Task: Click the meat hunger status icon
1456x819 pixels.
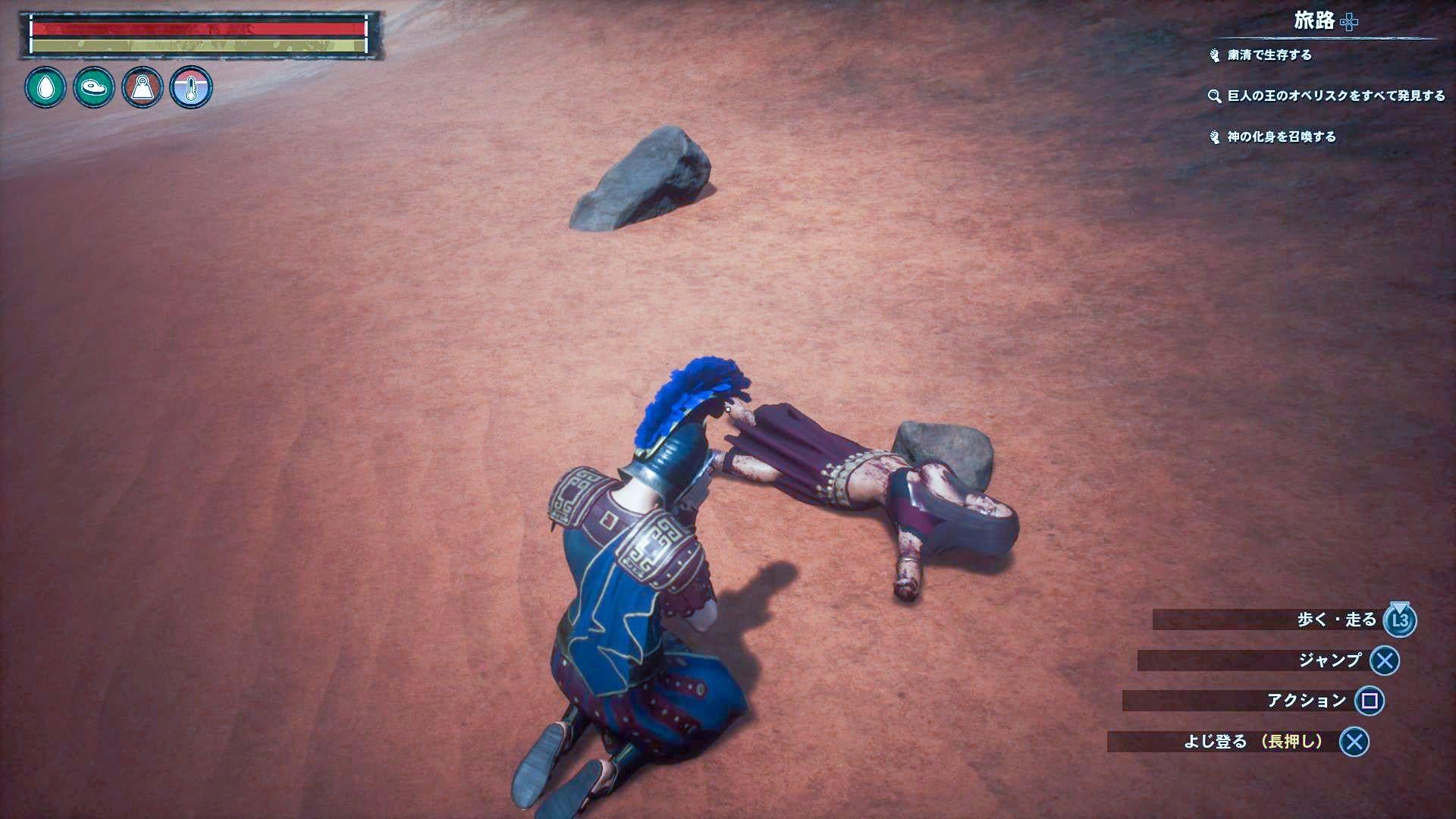Action: click(94, 88)
